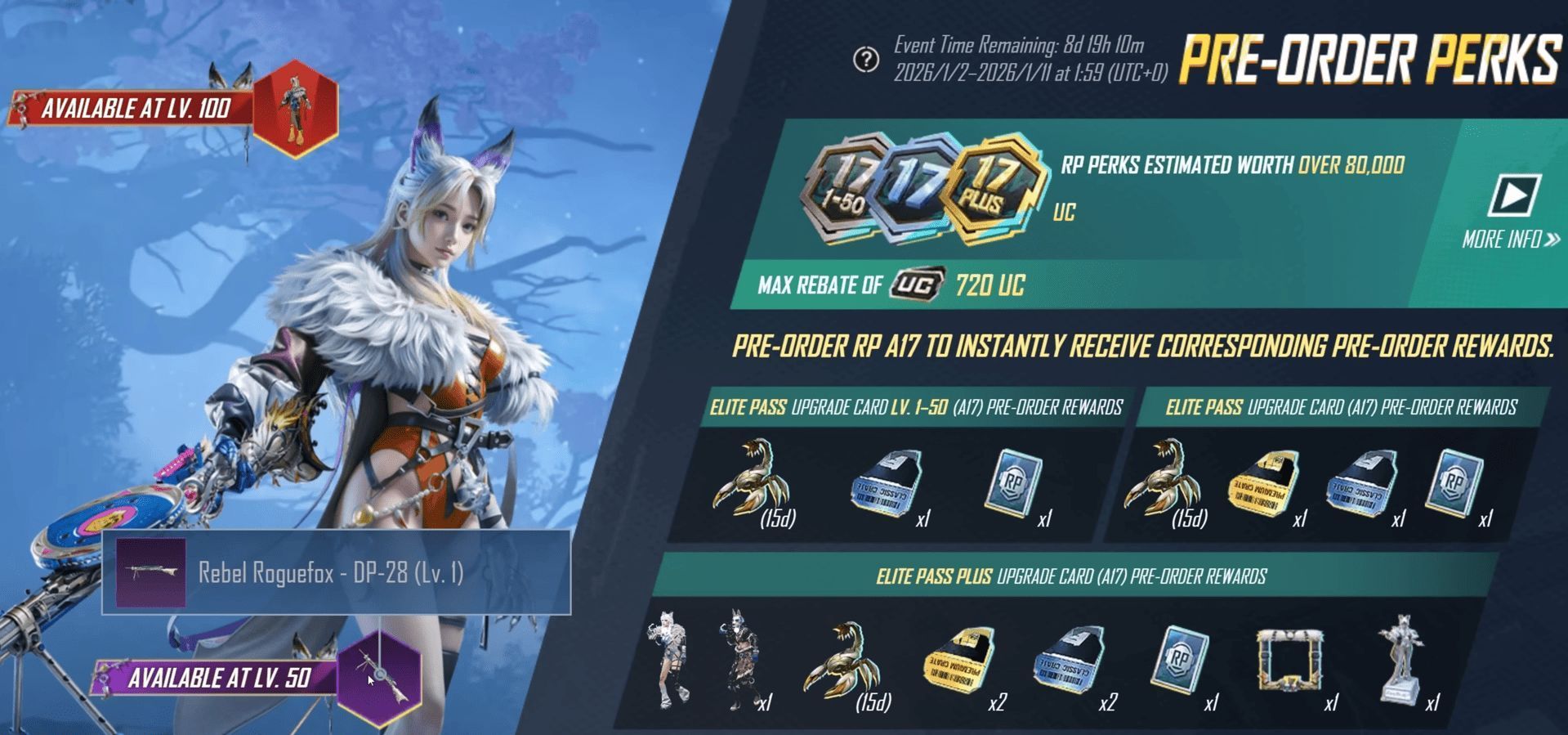View the silver statue reward icon
This screenshot has width=1568, height=735.
(x=1401, y=659)
